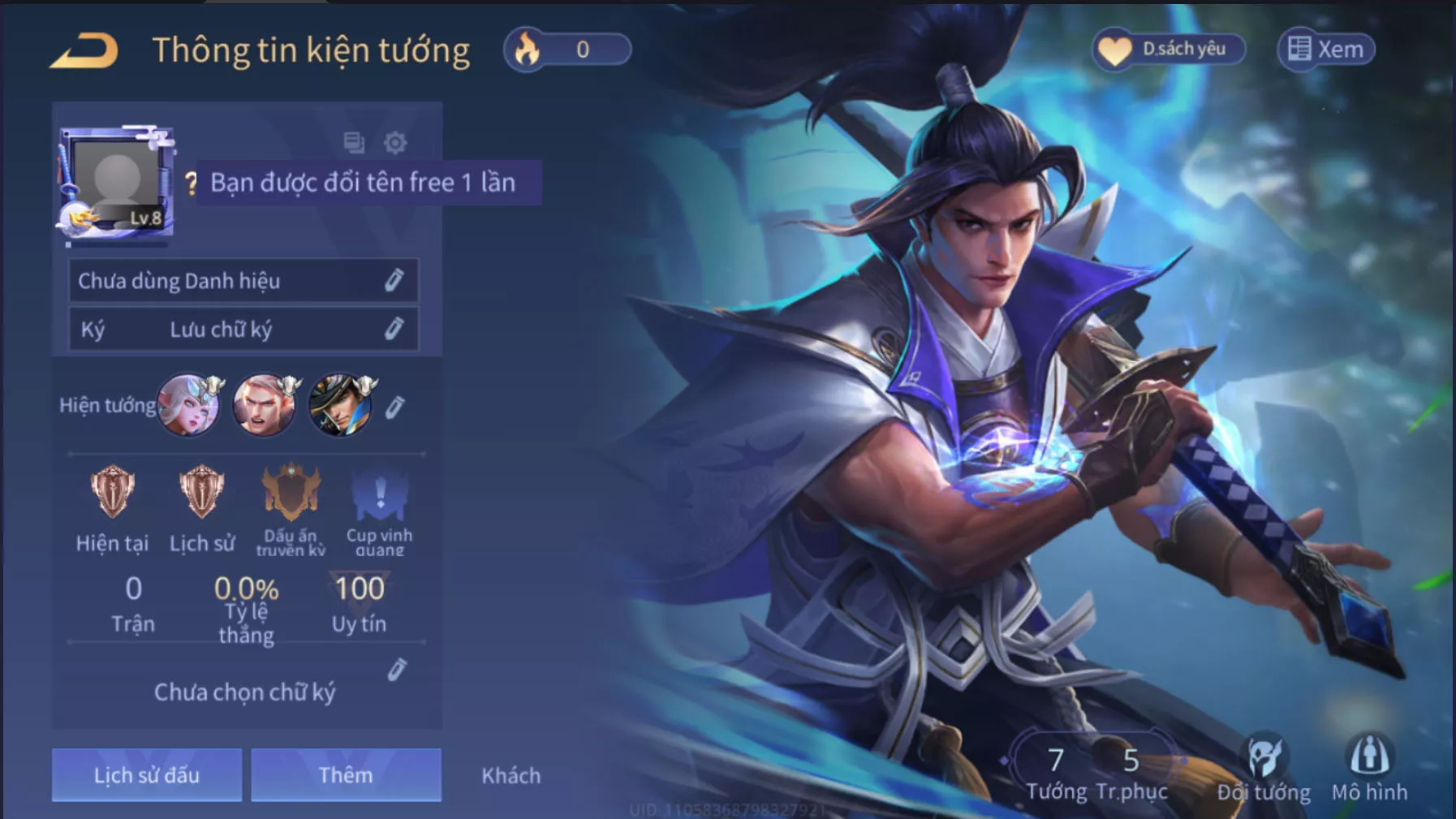Edit the Chưa dùng Danh hiệu title

tap(394, 280)
